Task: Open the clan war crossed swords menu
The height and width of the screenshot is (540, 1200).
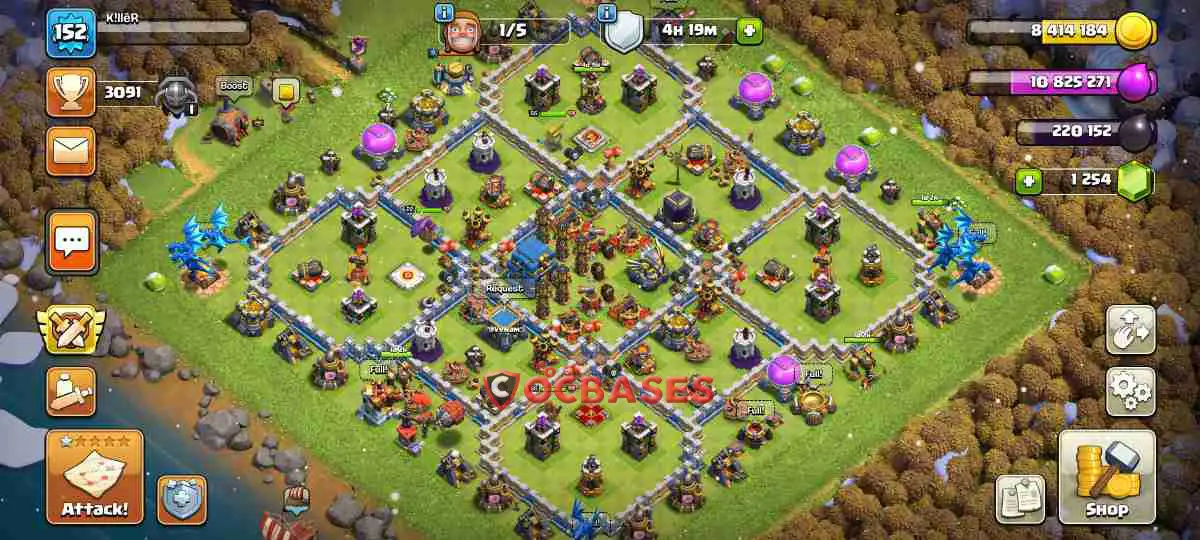Action: [x=71, y=331]
